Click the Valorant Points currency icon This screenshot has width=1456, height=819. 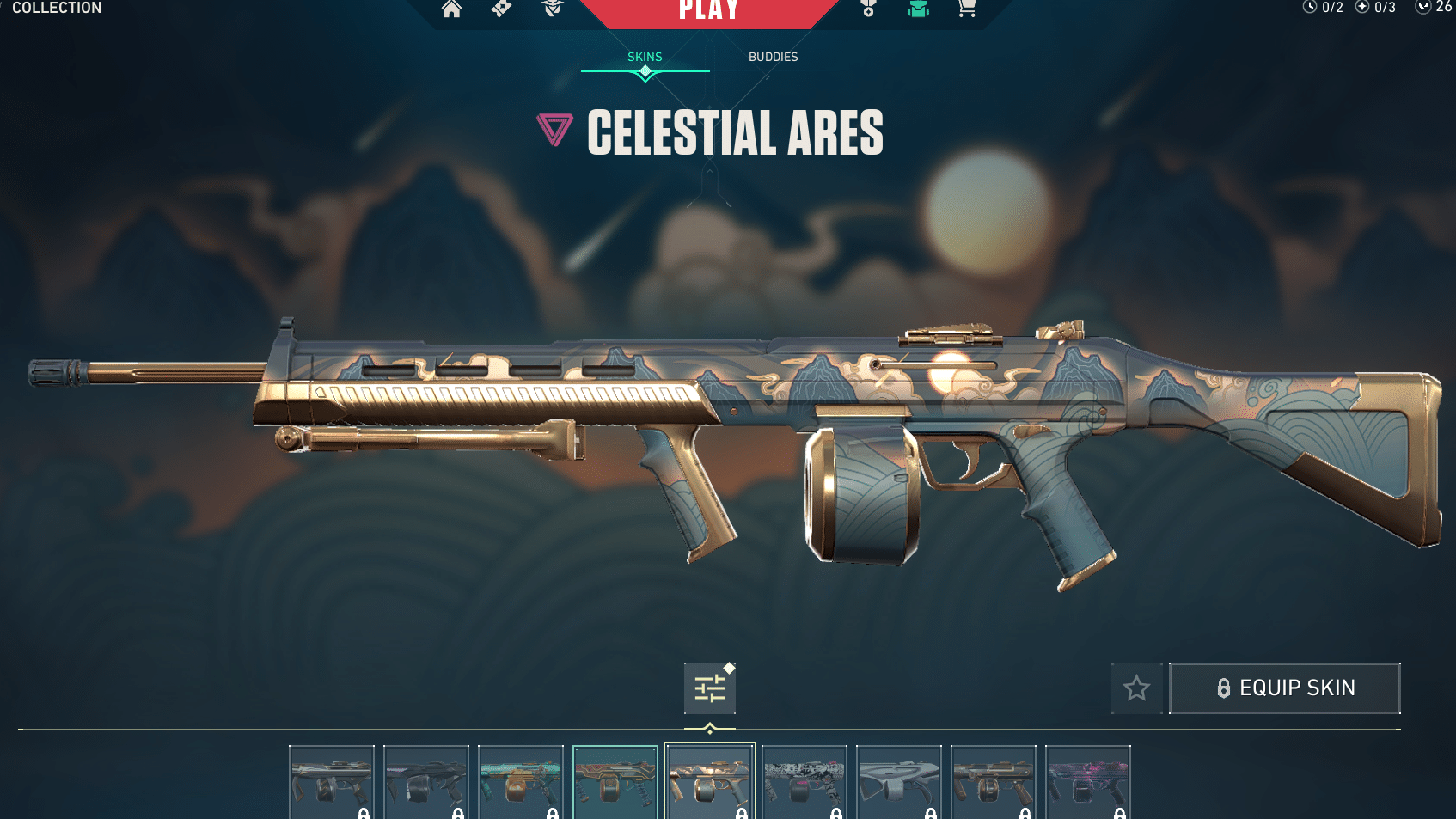[x=1424, y=8]
